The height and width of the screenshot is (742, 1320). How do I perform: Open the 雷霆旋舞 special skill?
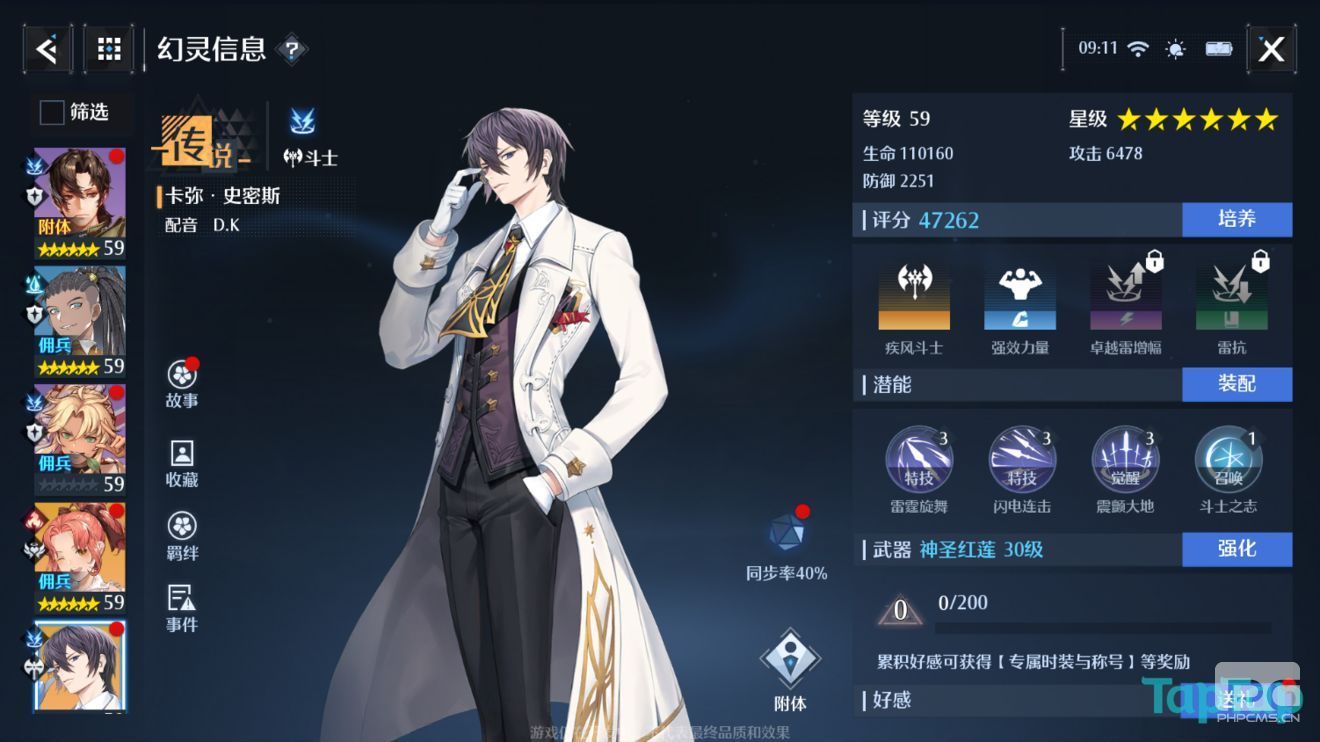pos(918,460)
